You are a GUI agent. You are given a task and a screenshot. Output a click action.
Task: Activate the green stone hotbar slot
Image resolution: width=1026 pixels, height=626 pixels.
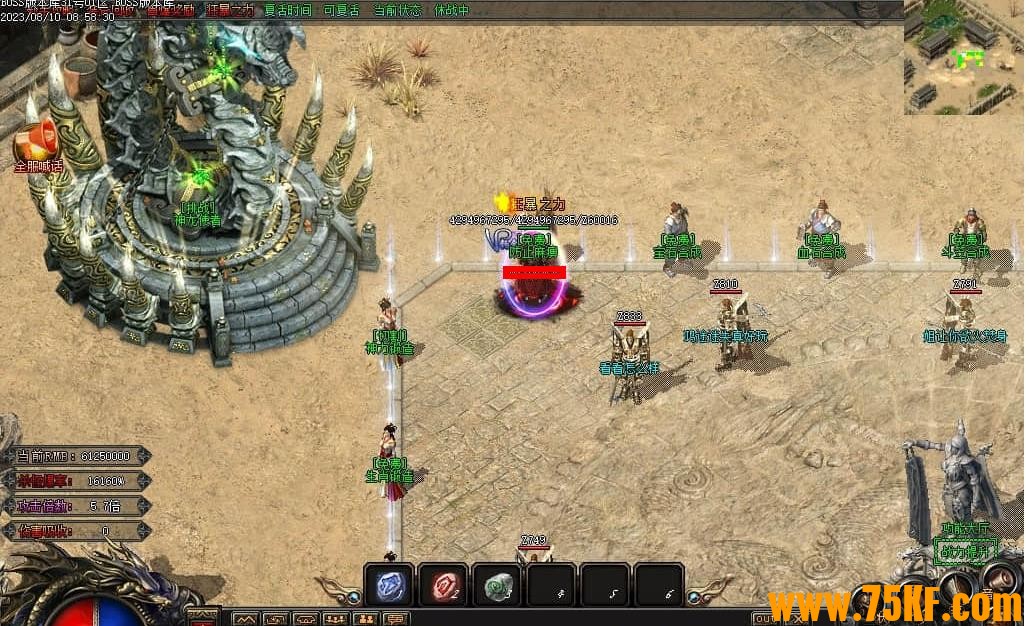coord(496,585)
